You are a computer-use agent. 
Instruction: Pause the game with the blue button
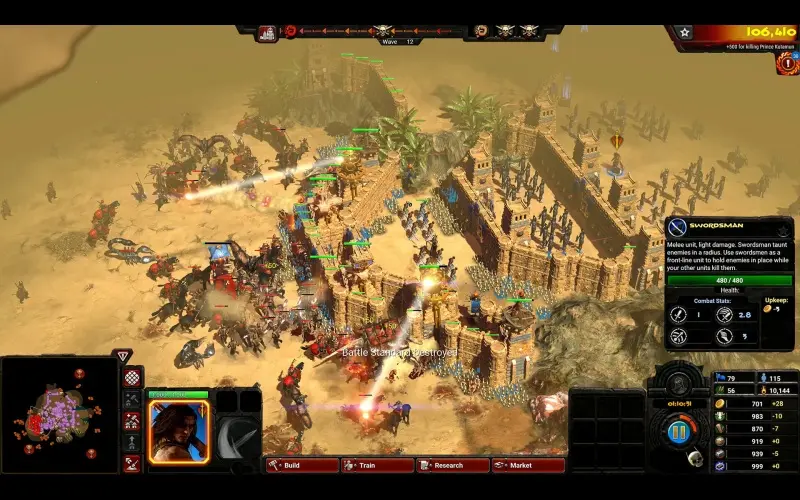pyautogui.click(x=678, y=433)
